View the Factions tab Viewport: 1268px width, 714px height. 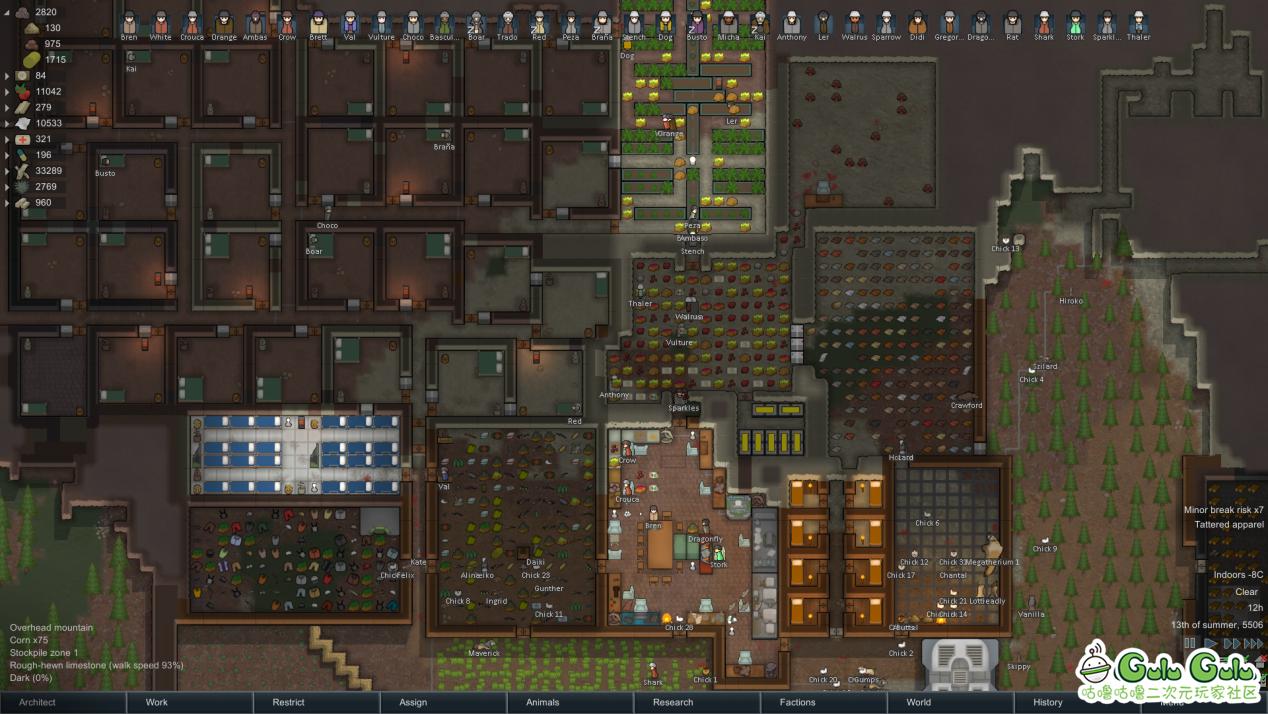point(797,702)
